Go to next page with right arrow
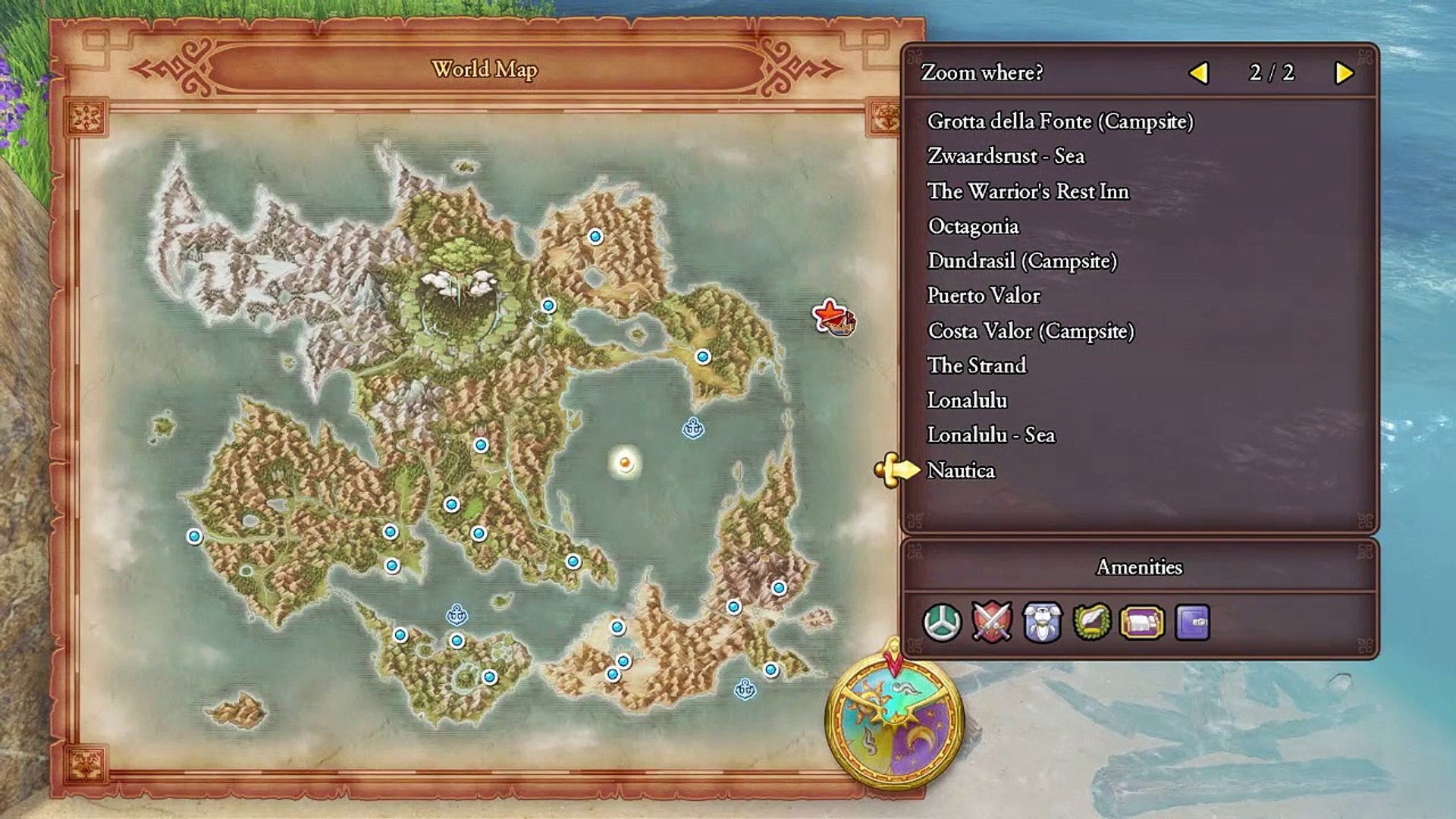 pyautogui.click(x=1344, y=73)
